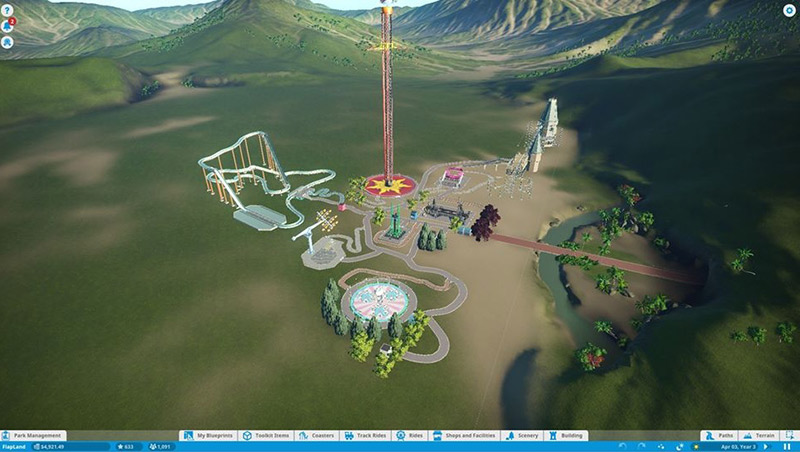The width and height of the screenshot is (800, 452).
Task: Open the award ribbon icon
Action: (7, 43)
